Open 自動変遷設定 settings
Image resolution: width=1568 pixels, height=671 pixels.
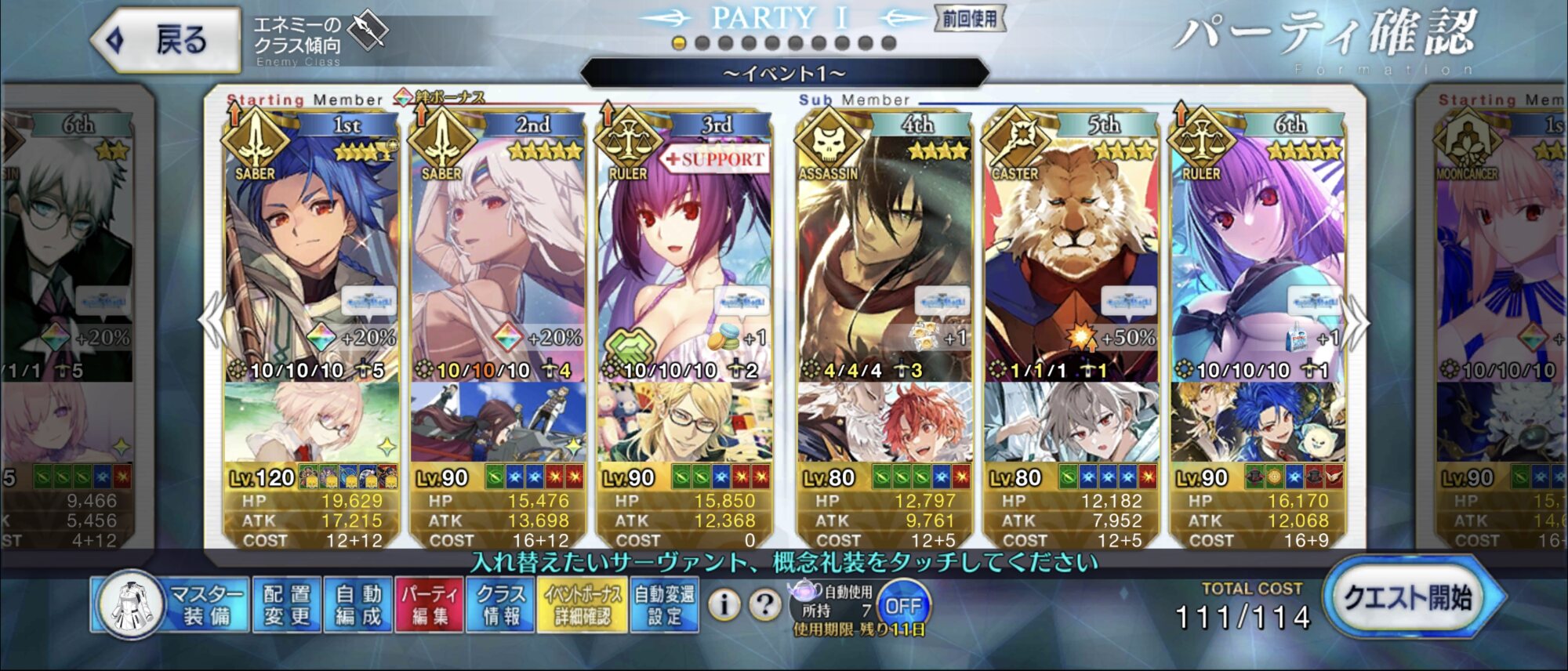click(664, 605)
